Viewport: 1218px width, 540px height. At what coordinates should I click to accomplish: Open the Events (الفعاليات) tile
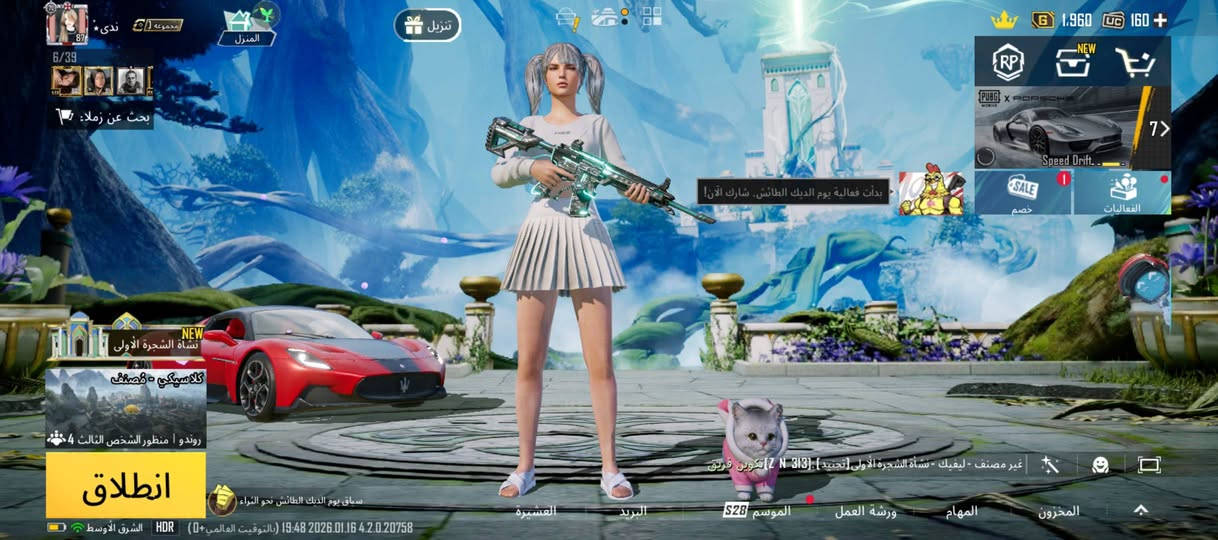1122,192
